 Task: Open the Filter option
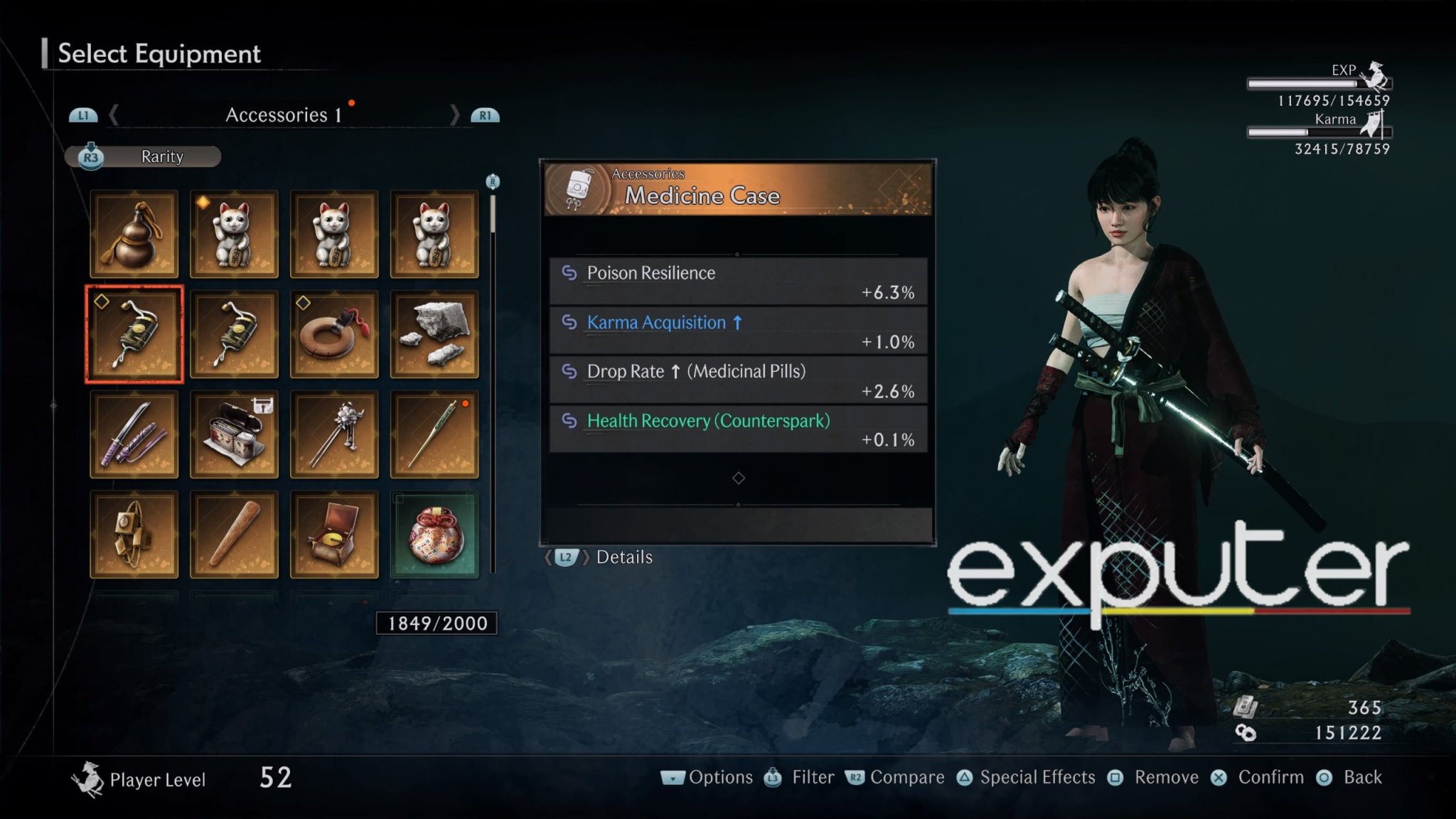point(800,778)
